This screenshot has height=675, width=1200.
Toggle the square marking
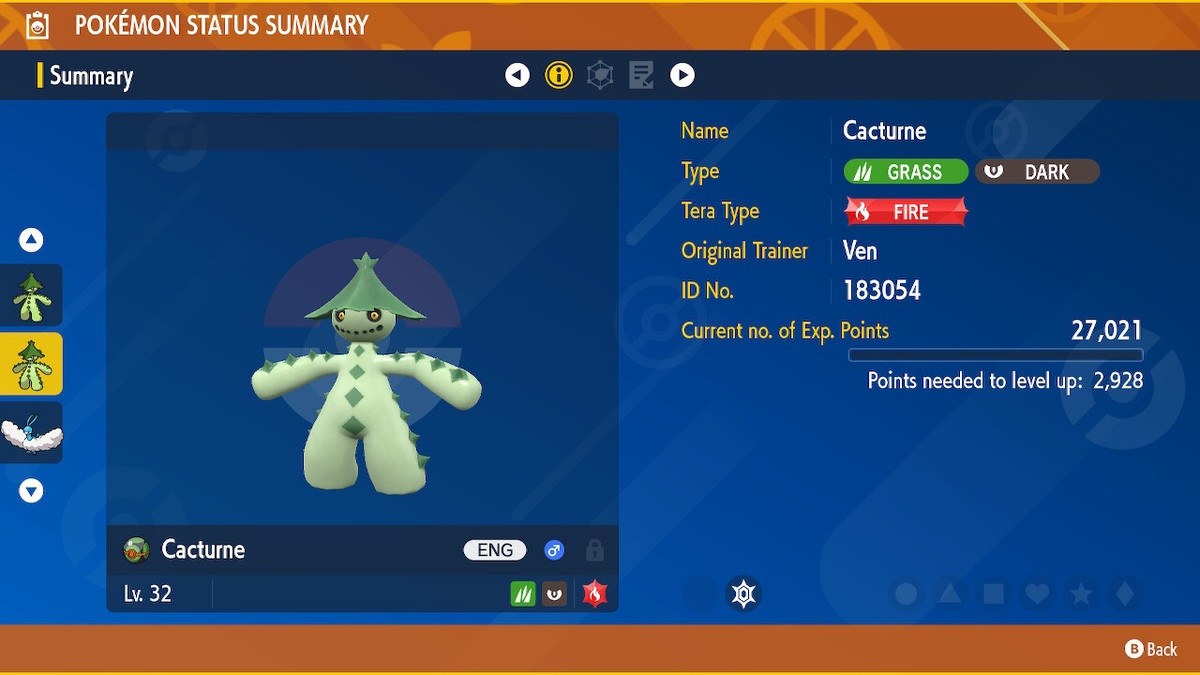(994, 594)
